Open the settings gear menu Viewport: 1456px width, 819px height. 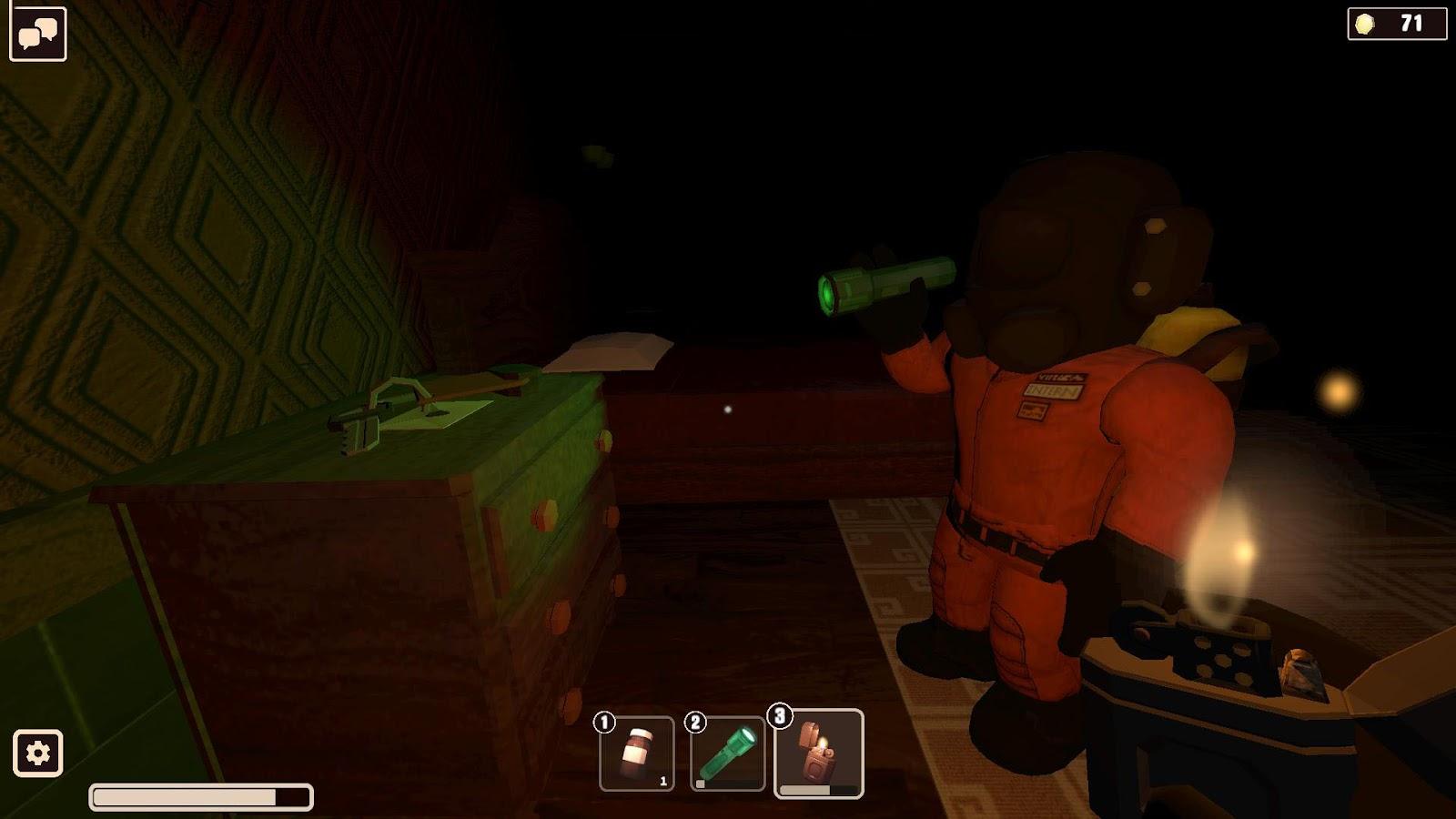pyautogui.click(x=38, y=752)
